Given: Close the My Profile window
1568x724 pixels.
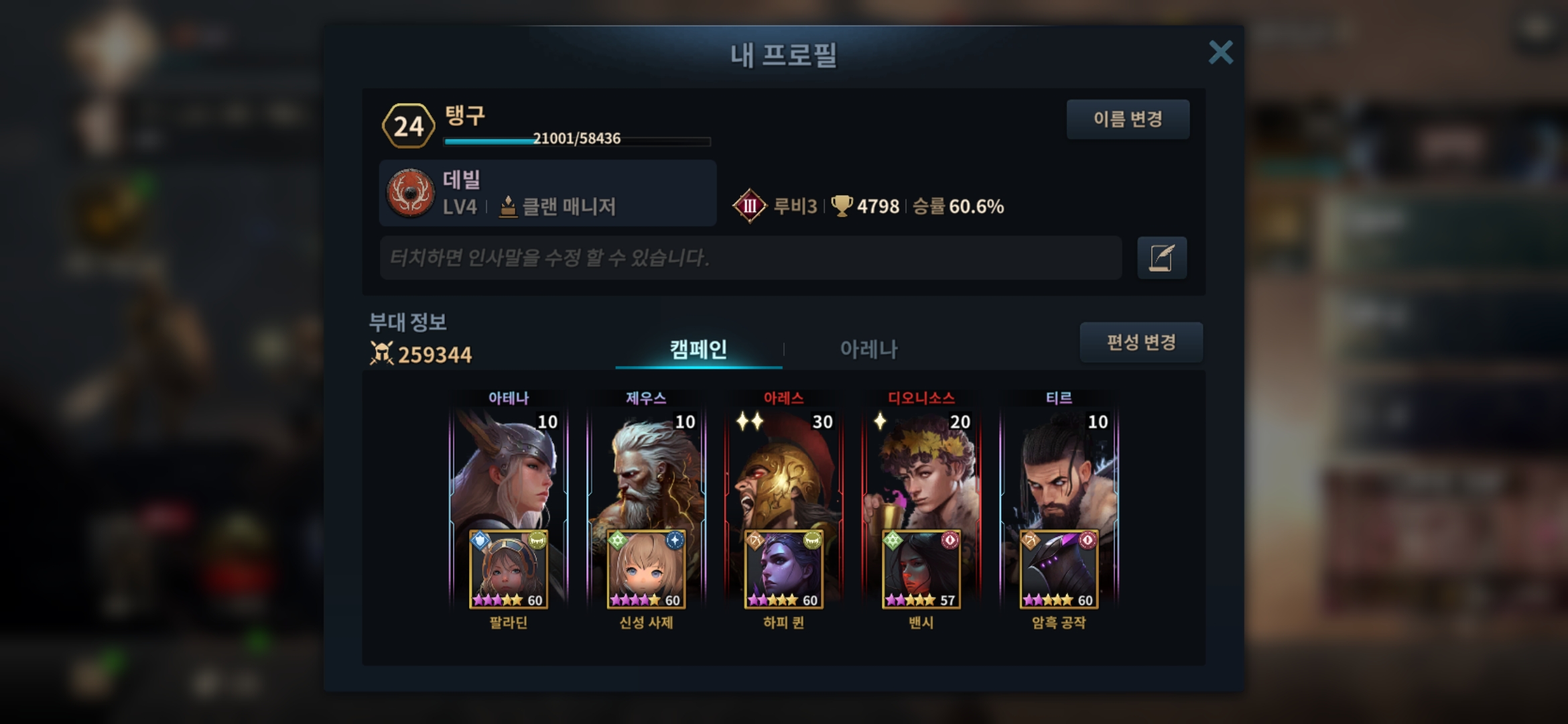Looking at the screenshot, I should 1220,52.
